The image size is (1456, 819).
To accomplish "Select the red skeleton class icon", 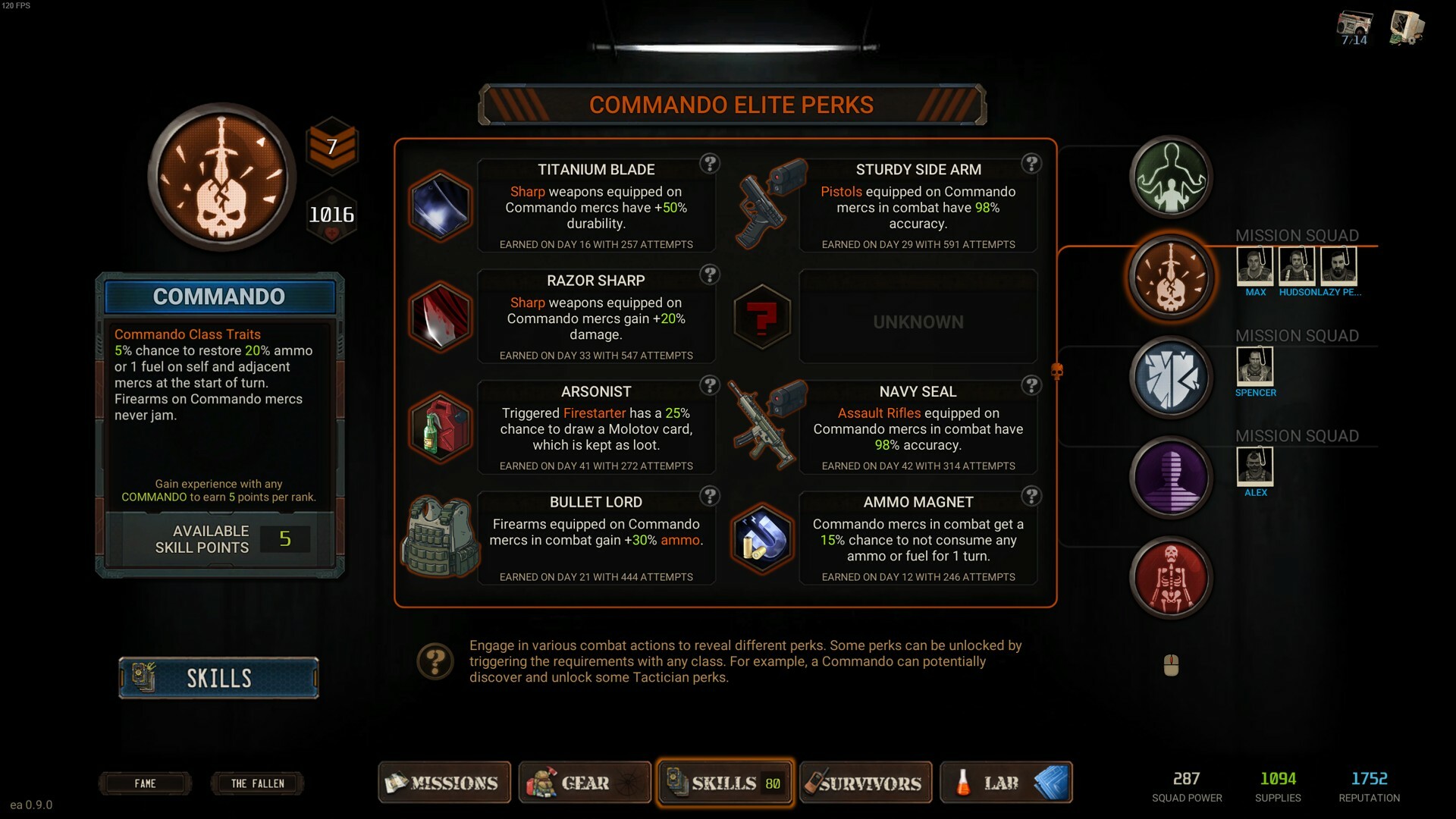I will (1171, 578).
